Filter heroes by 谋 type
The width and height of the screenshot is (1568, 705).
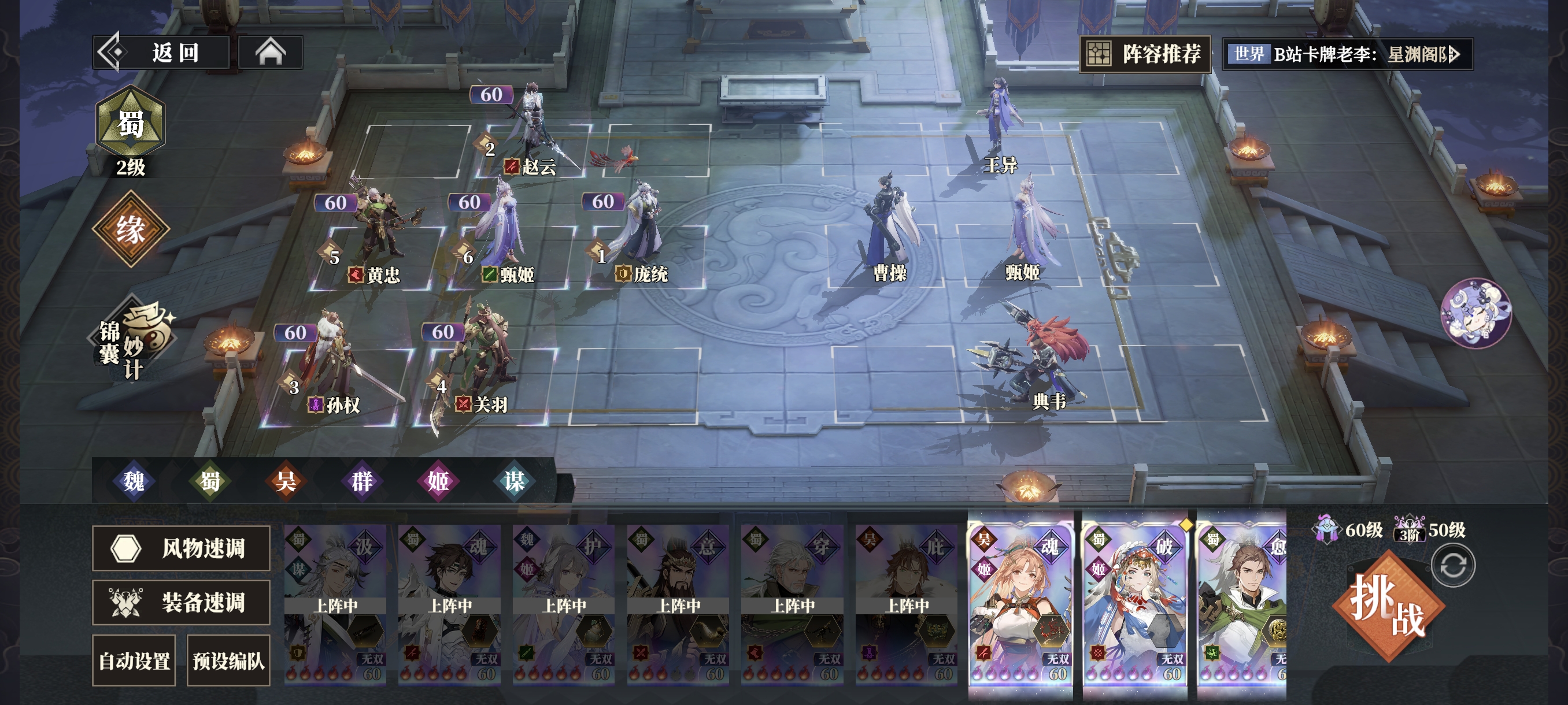pyautogui.click(x=515, y=481)
